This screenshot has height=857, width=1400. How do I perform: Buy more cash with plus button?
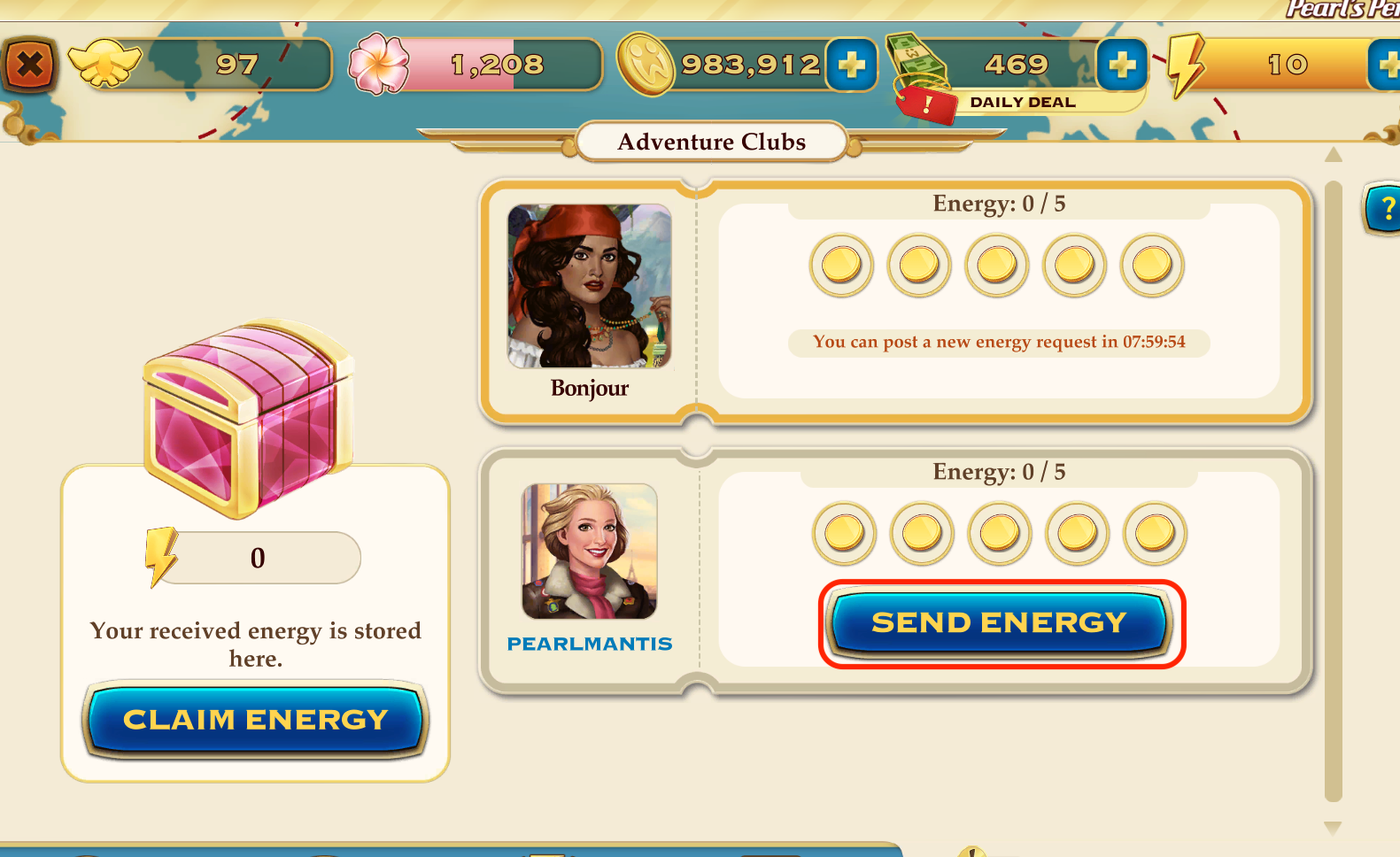point(1121,65)
